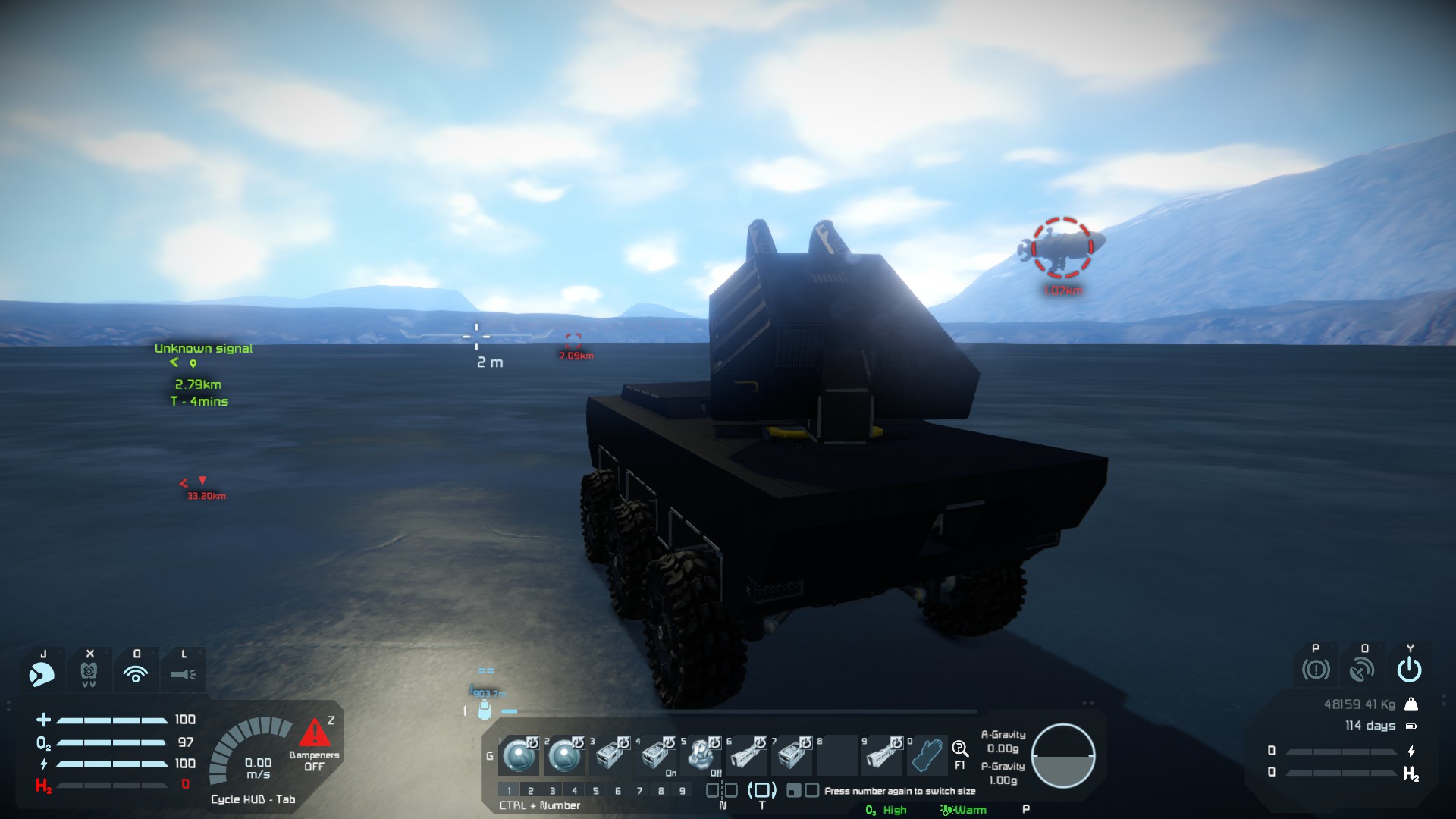Screen dimensions: 1456x819
Task: Switch on the flashlight icon
Action: click(x=183, y=673)
